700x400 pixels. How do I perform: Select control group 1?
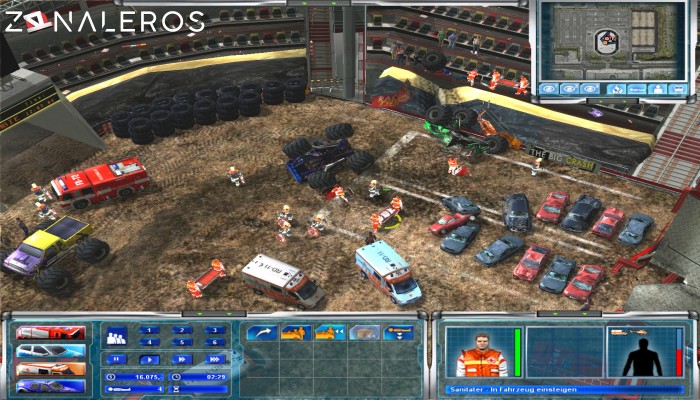pos(149,330)
